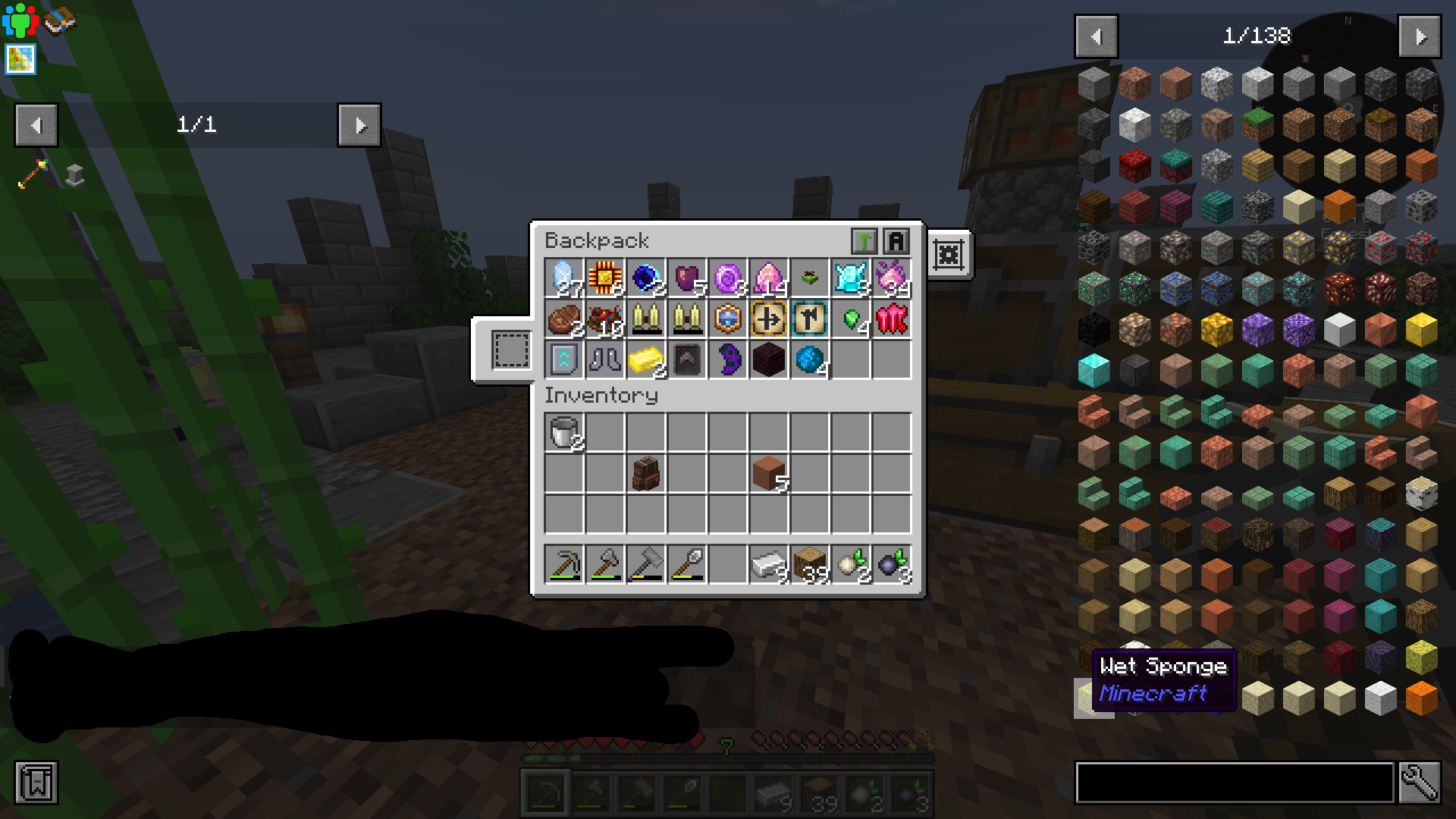Open the minimap icon in top-left corner
This screenshot has height=819, width=1456.
pos(19,59)
